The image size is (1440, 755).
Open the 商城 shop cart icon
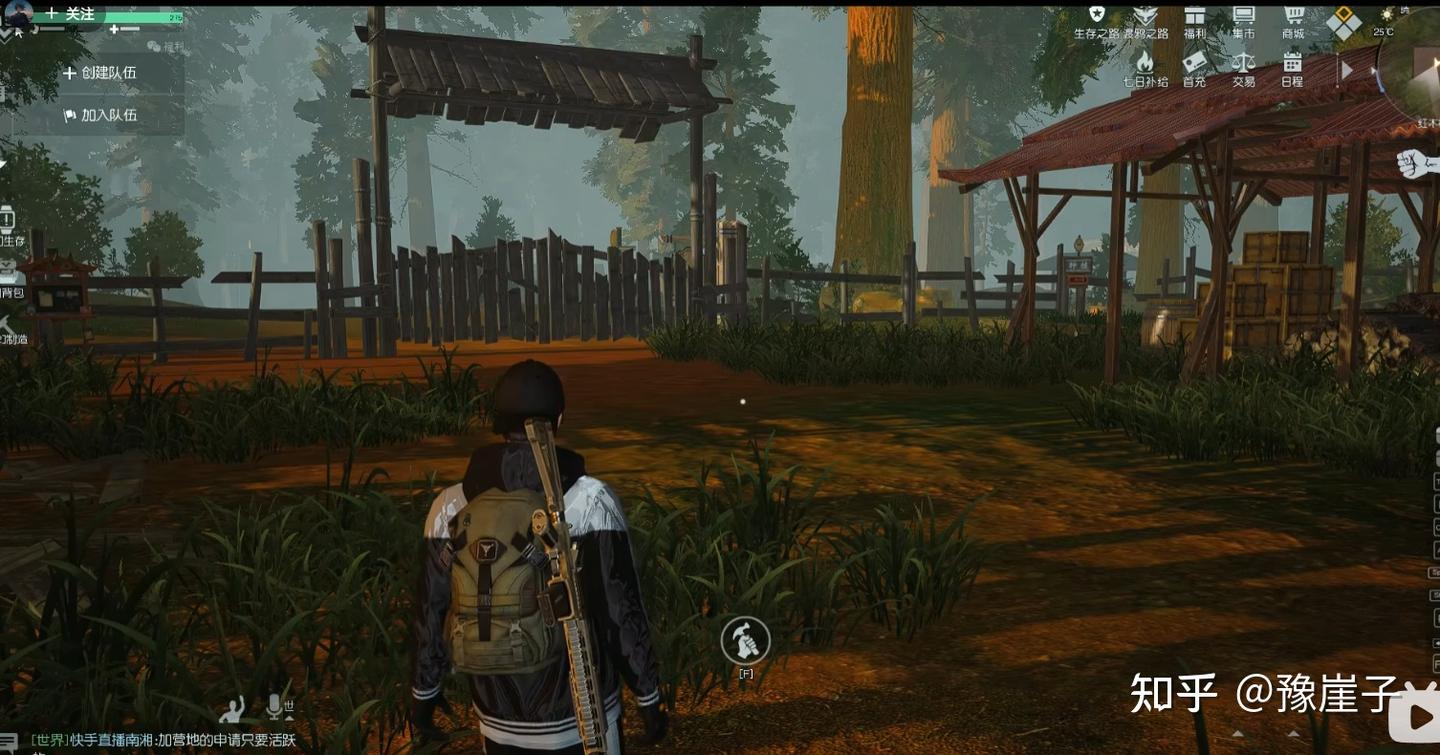(1294, 20)
